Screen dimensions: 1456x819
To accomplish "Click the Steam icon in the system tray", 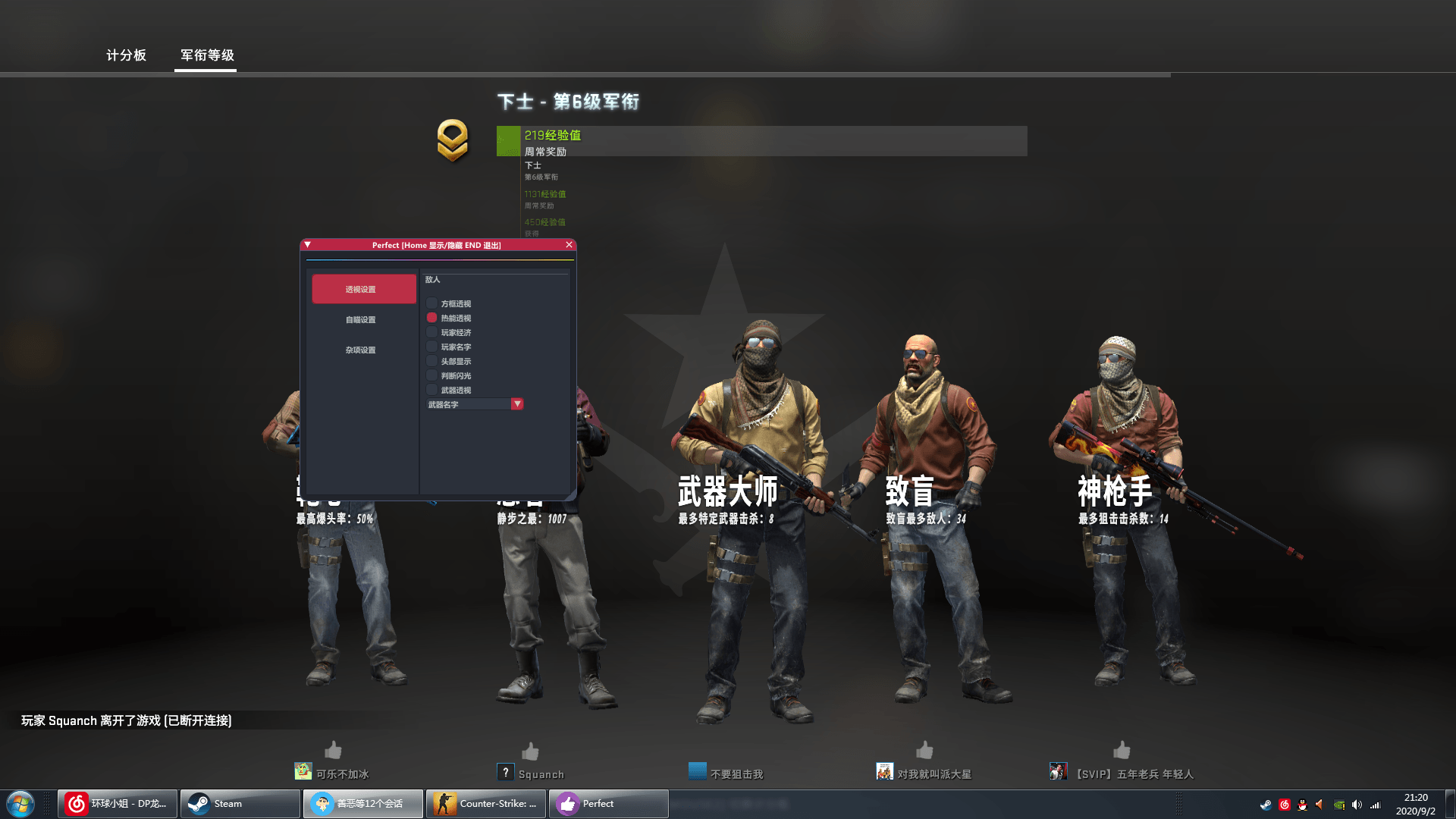I will pos(1266,804).
